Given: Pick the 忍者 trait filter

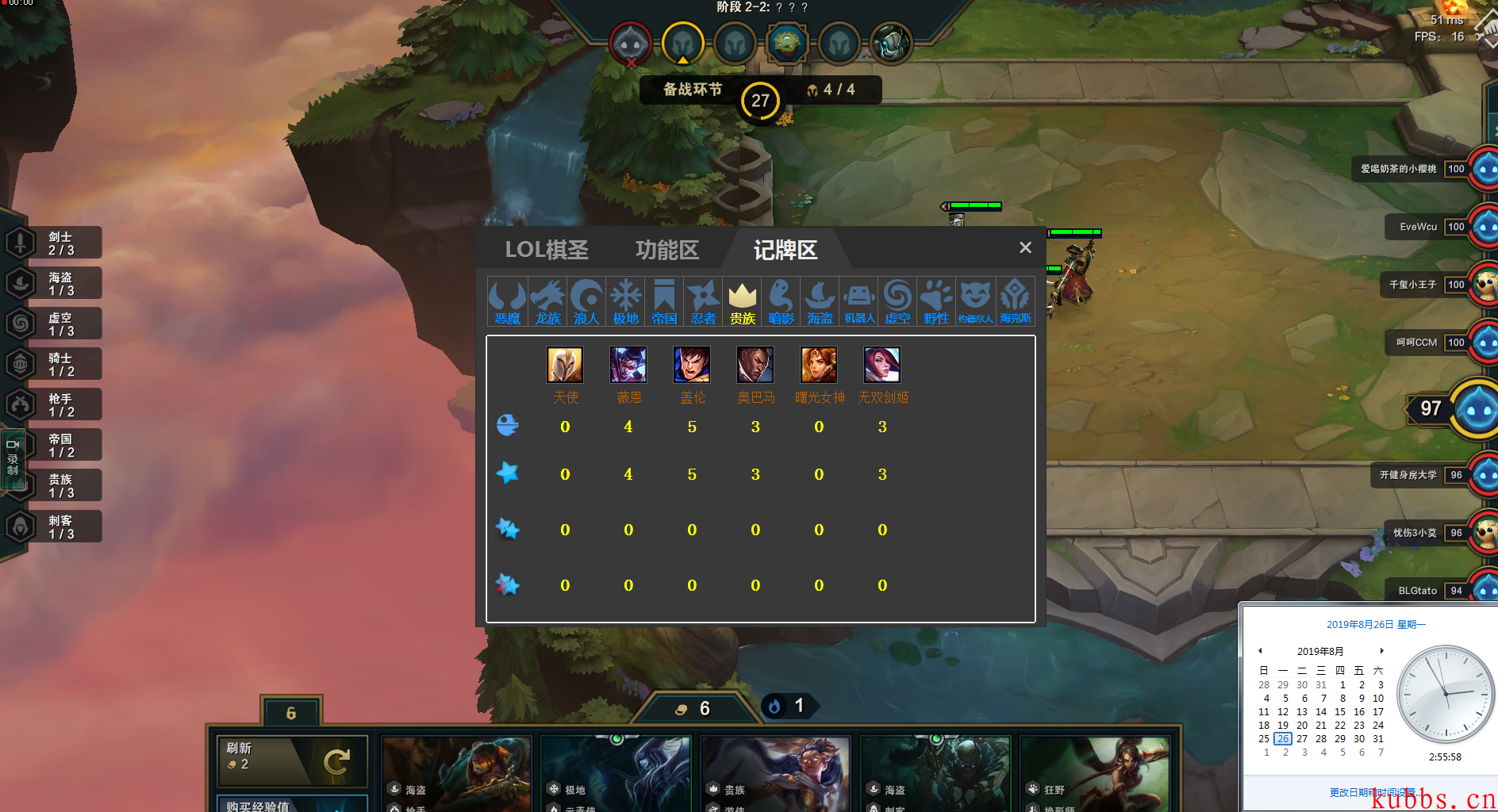Looking at the screenshot, I should click(x=703, y=302).
